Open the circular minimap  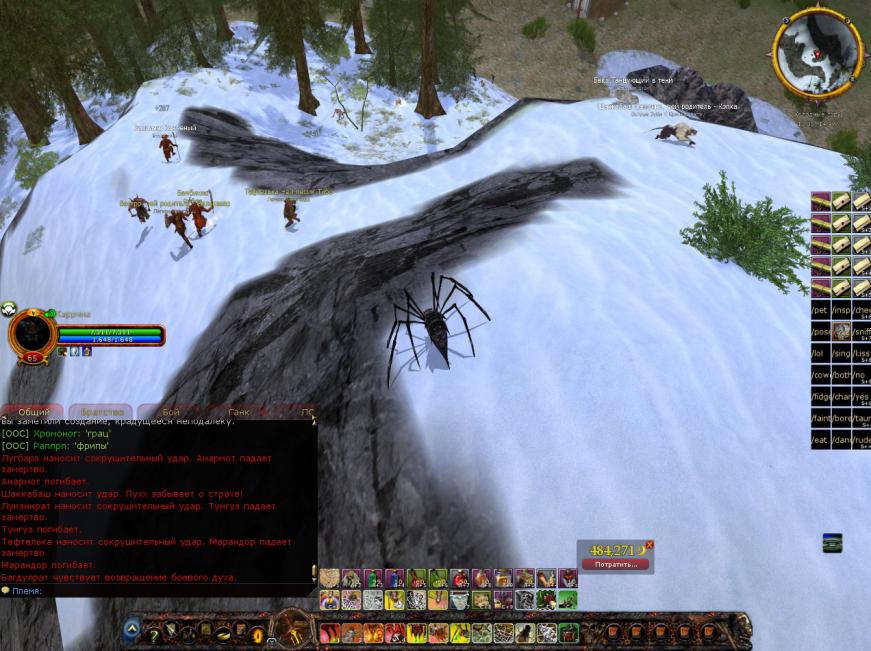(x=818, y=53)
